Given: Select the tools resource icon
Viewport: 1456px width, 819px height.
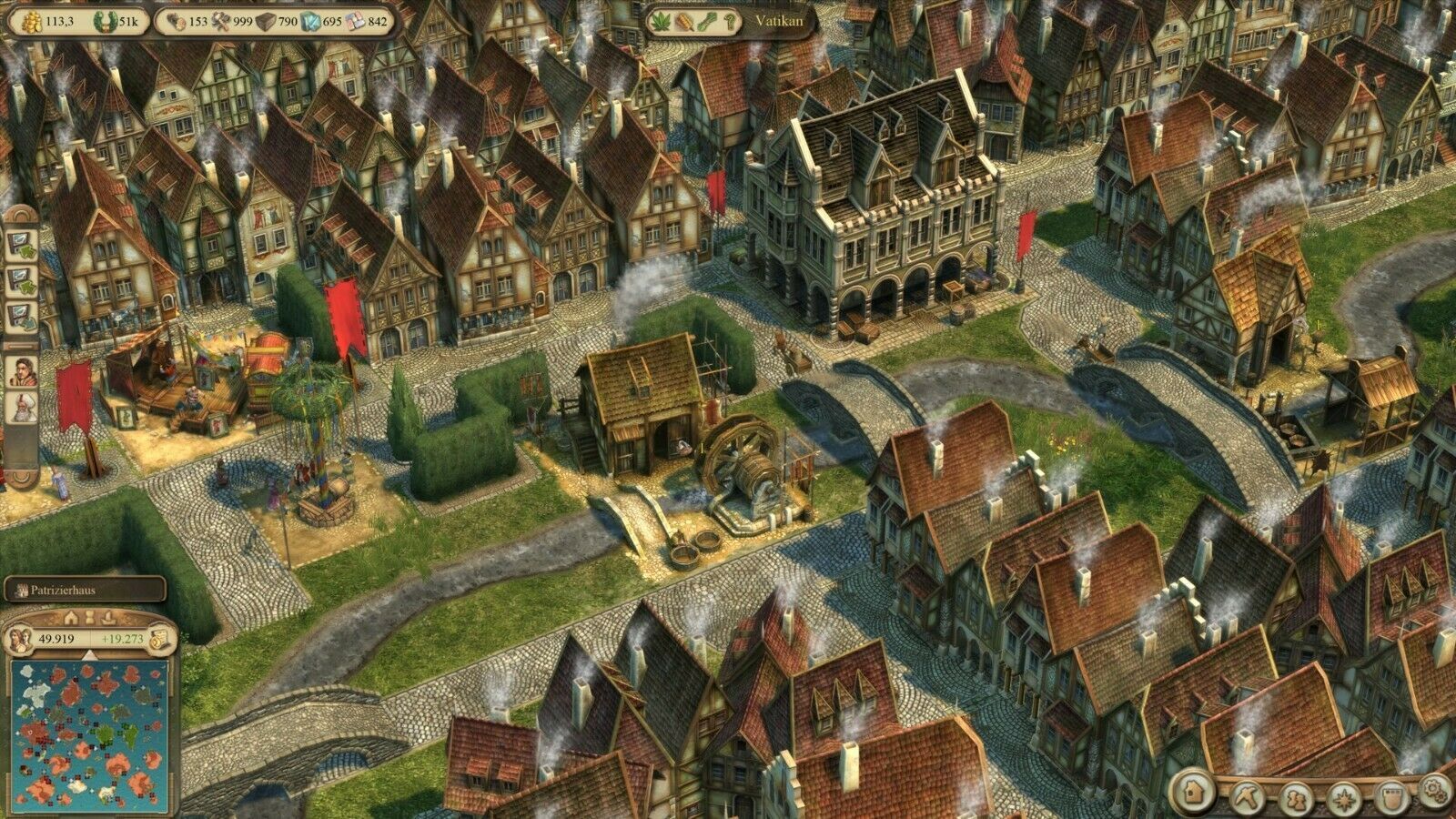Looking at the screenshot, I should (221, 21).
